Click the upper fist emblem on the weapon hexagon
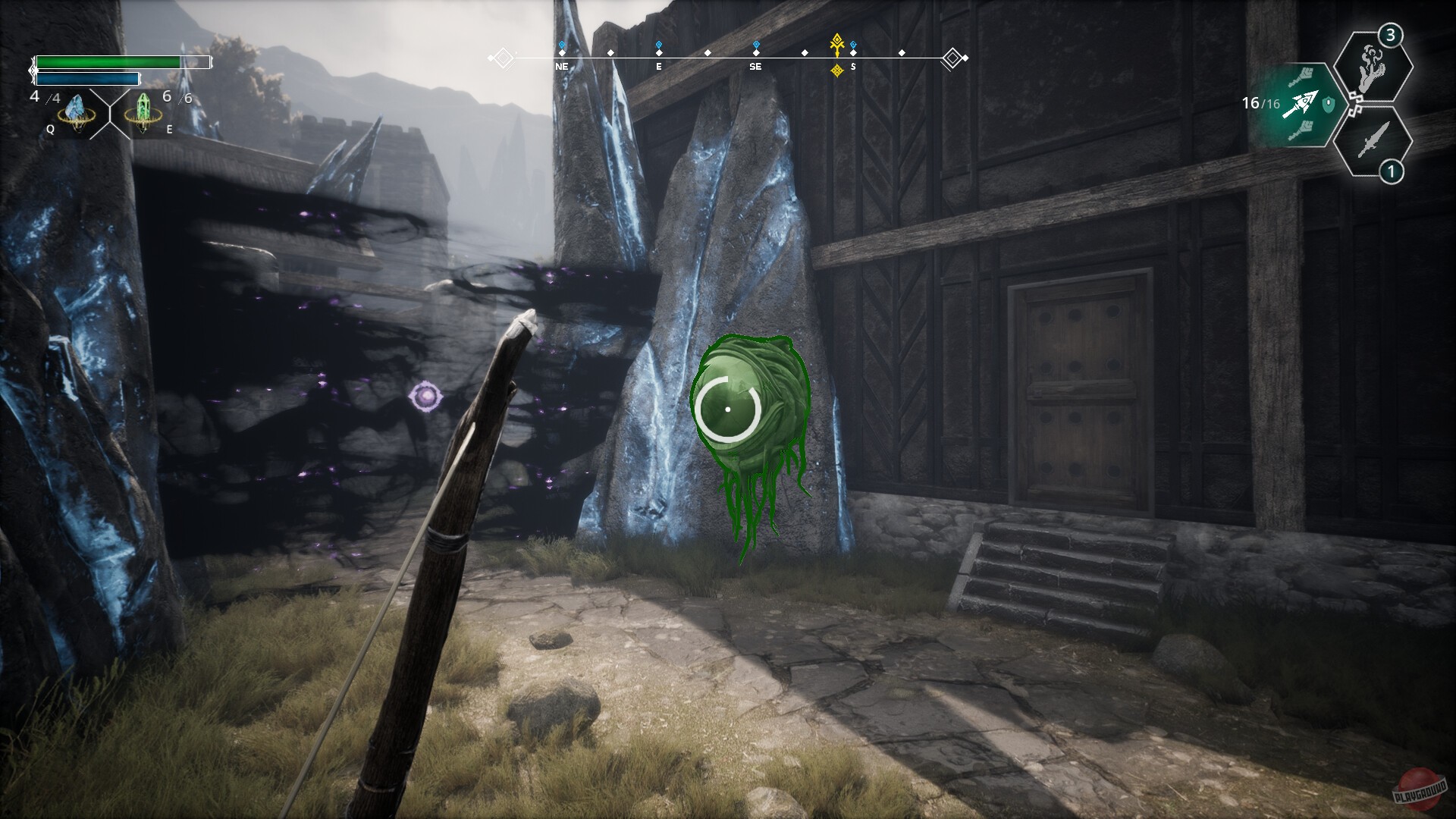The height and width of the screenshot is (819, 1456). tap(1304, 75)
